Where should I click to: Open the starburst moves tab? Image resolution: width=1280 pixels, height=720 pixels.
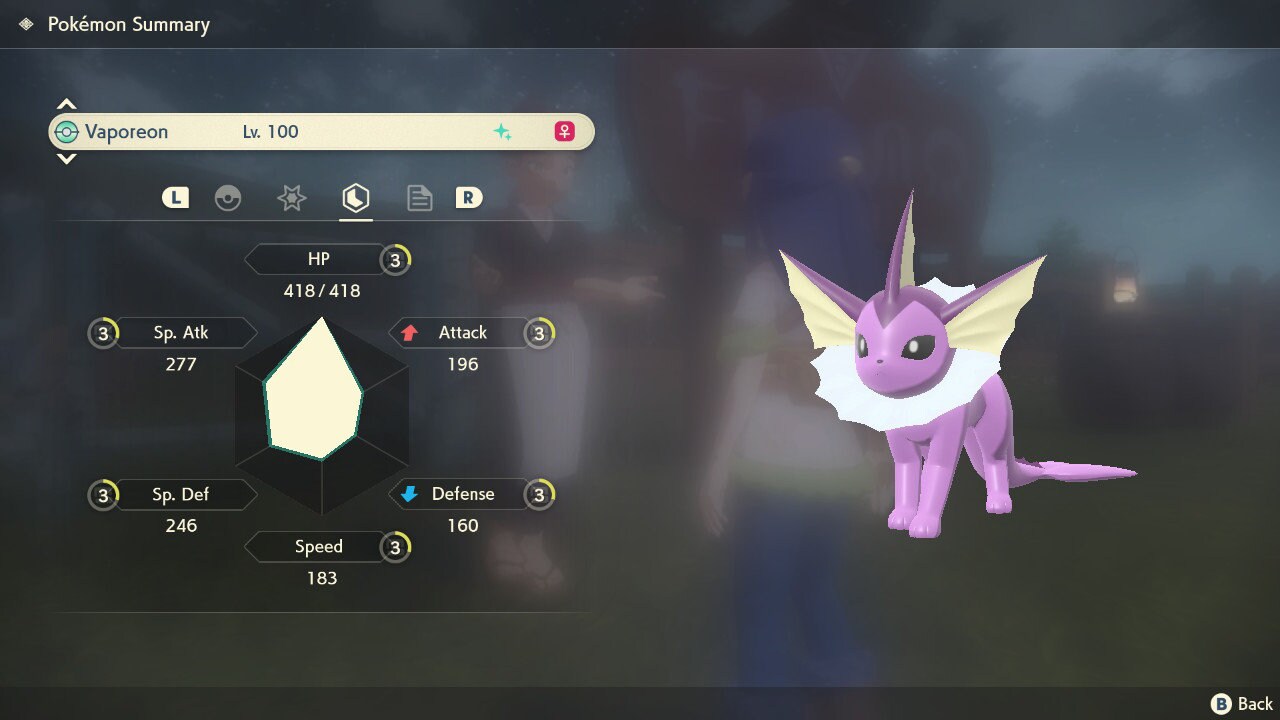click(291, 198)
